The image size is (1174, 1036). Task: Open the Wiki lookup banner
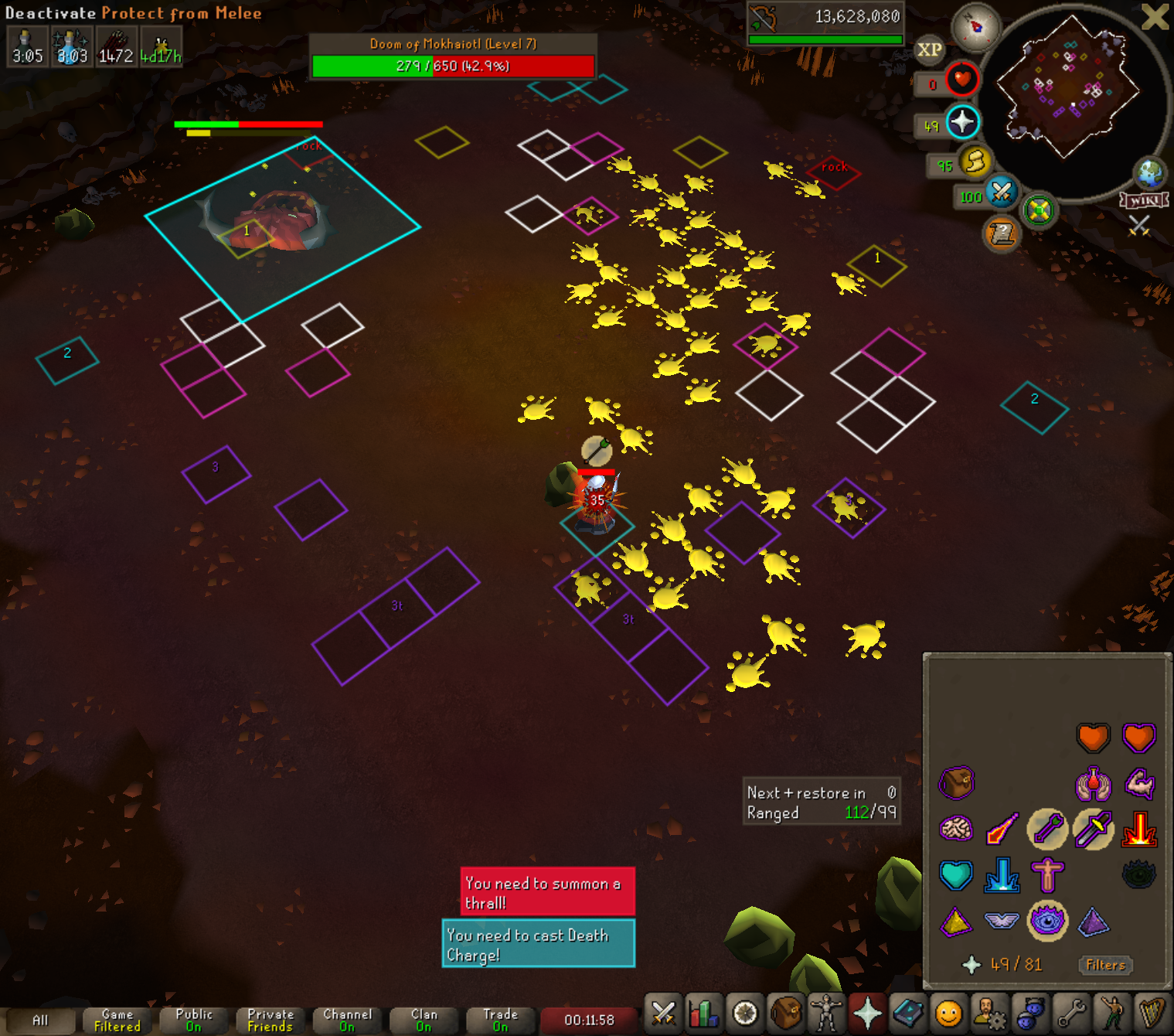tap(1144, 200)
